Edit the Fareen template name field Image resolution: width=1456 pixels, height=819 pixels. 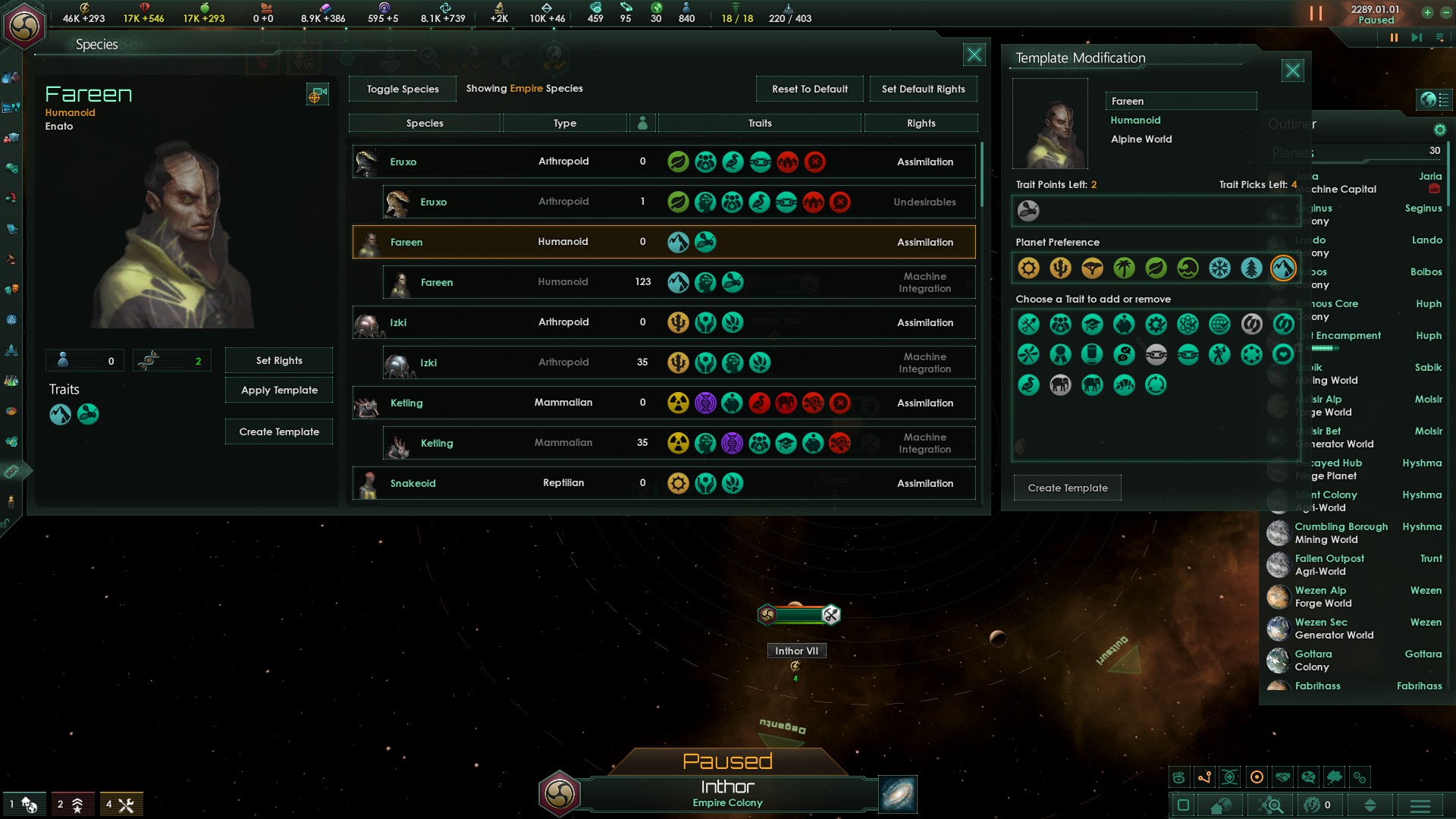(1180, 101)
